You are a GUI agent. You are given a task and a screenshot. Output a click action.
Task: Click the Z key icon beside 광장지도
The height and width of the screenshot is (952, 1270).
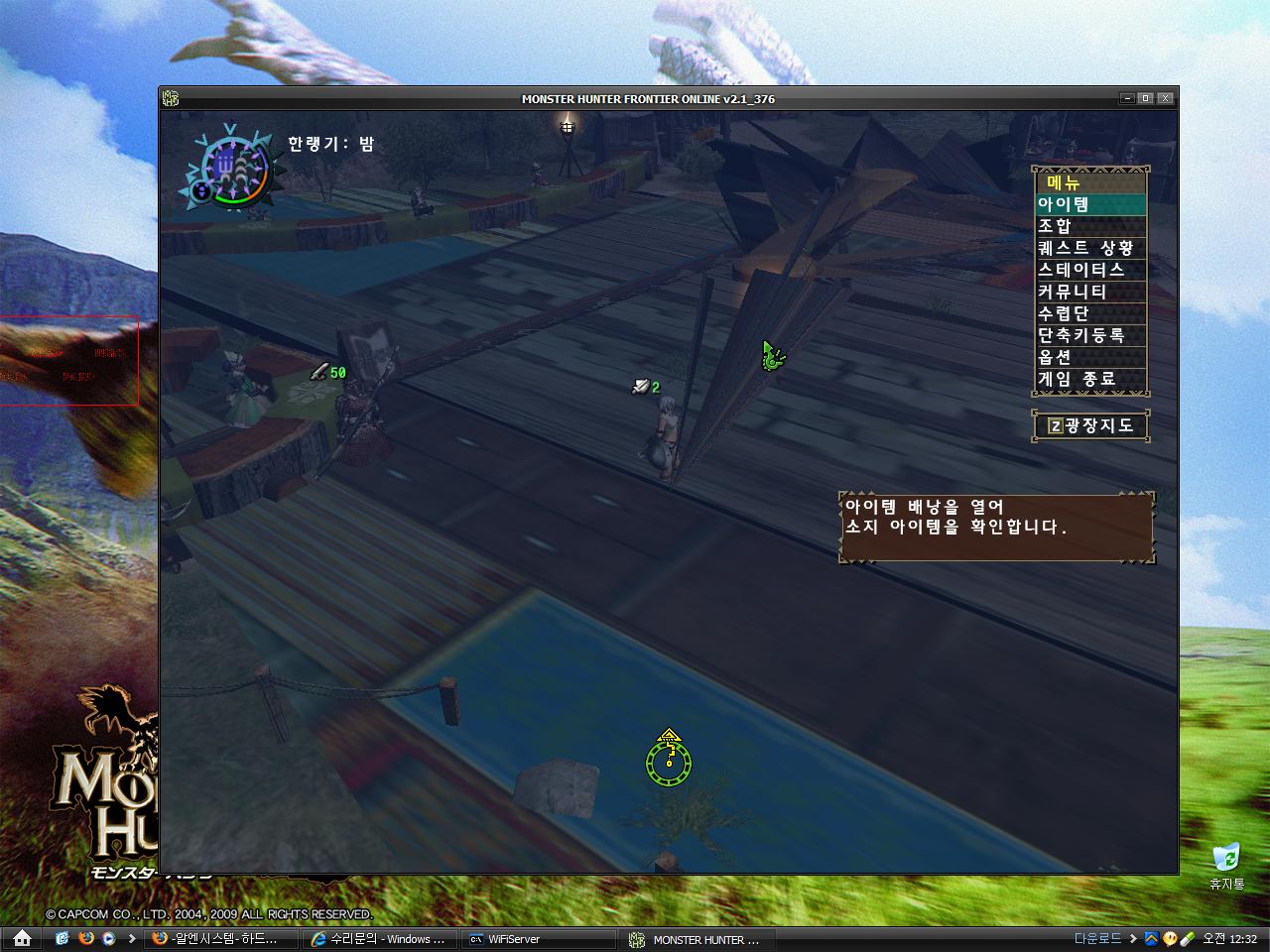click(x=1056, y=424)
